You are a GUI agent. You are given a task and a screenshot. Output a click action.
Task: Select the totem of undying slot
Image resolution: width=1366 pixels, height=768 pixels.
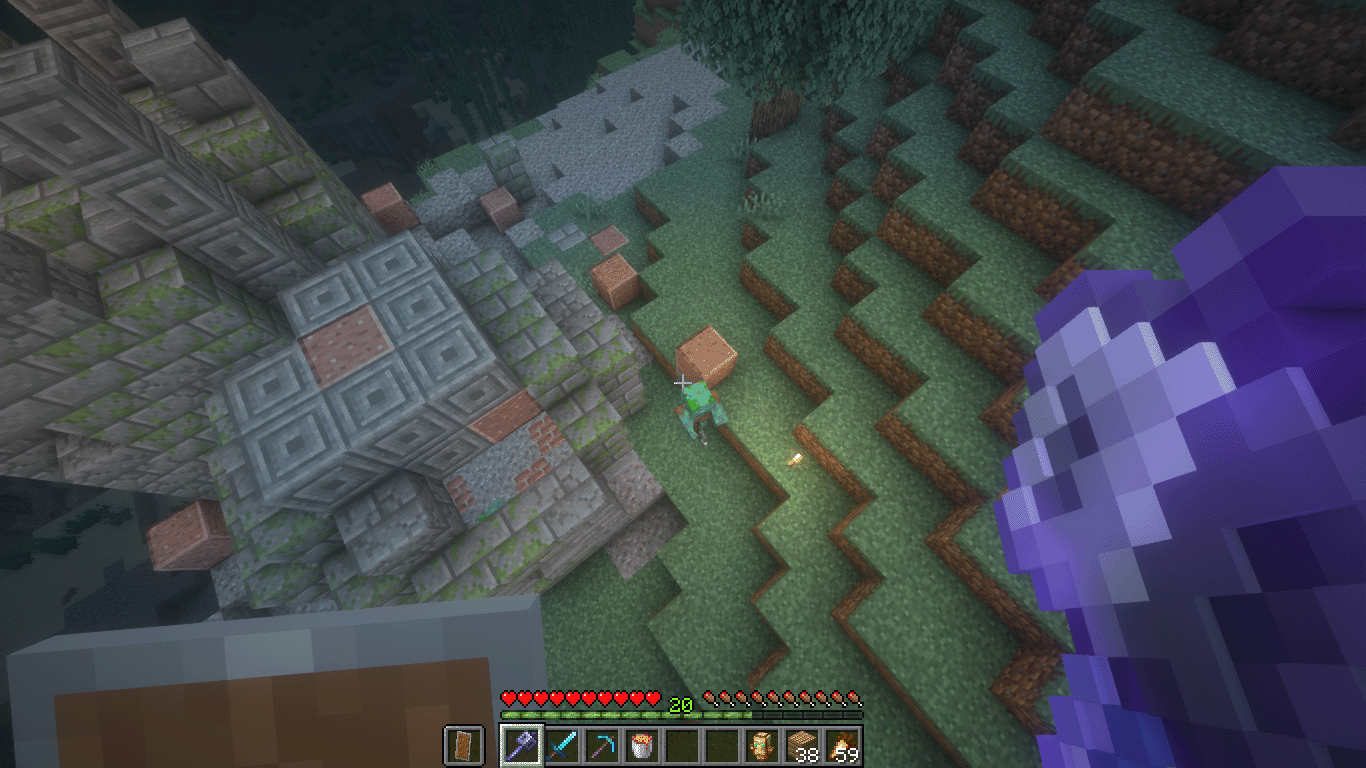tap(762, 745)
